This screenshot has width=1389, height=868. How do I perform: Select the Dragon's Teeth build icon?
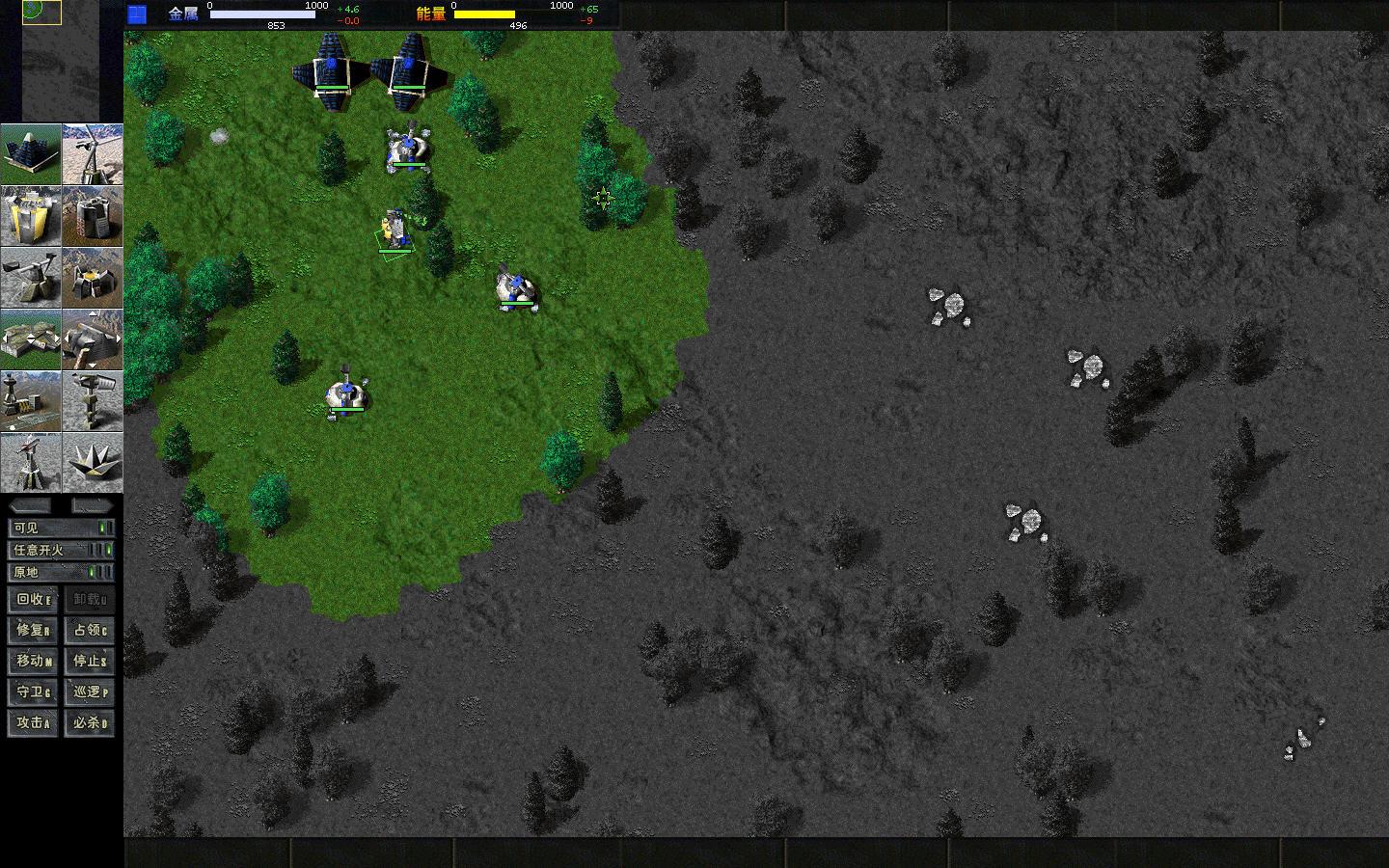tap(93, 463)
